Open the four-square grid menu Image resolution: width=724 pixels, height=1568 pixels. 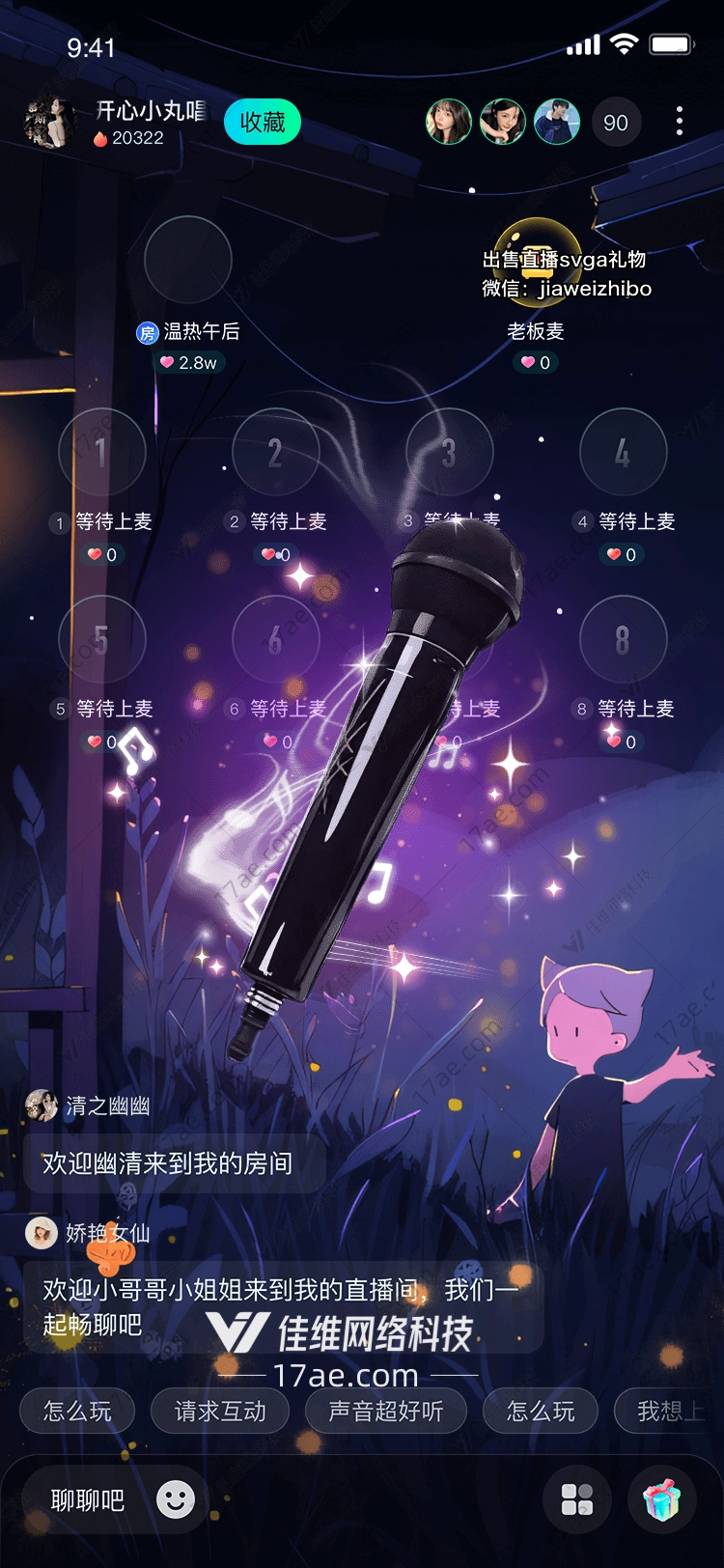pyautogui.click(x=577, y=1500)
